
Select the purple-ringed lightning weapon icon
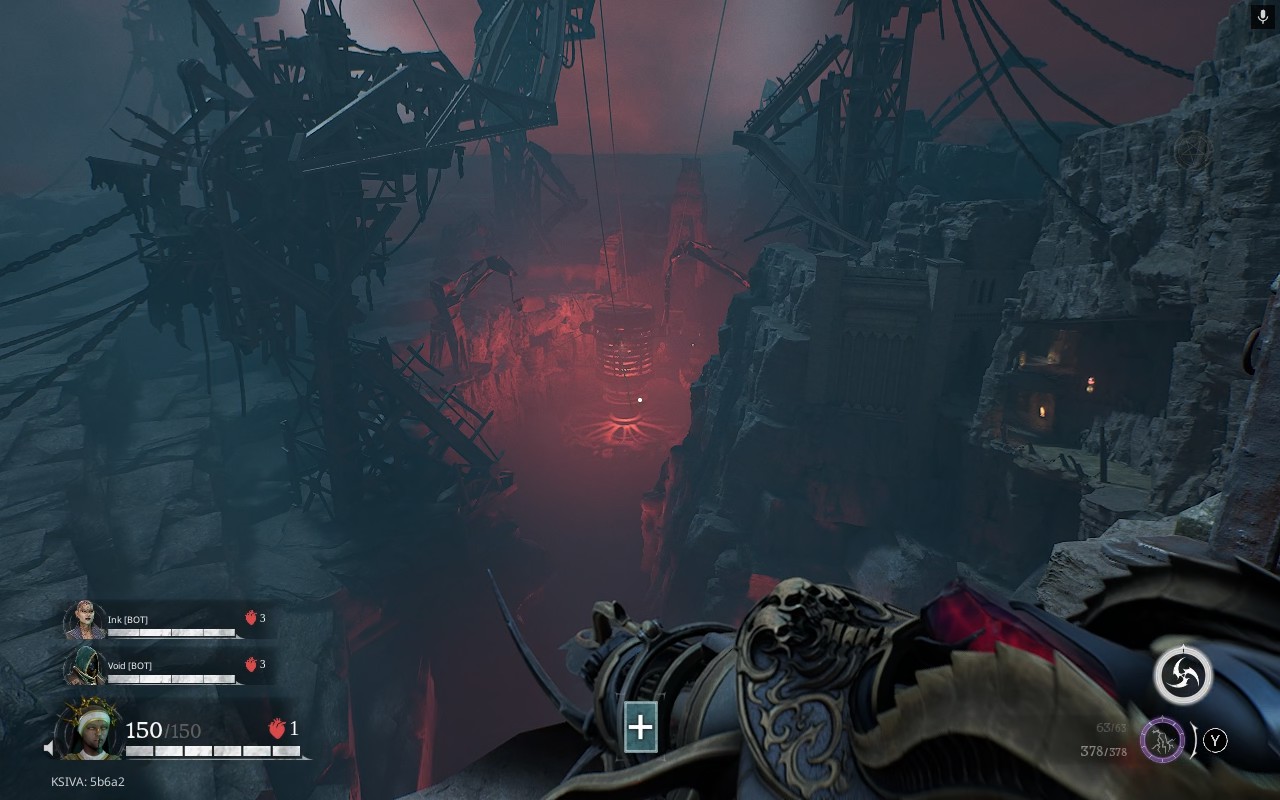point(1163,741)
